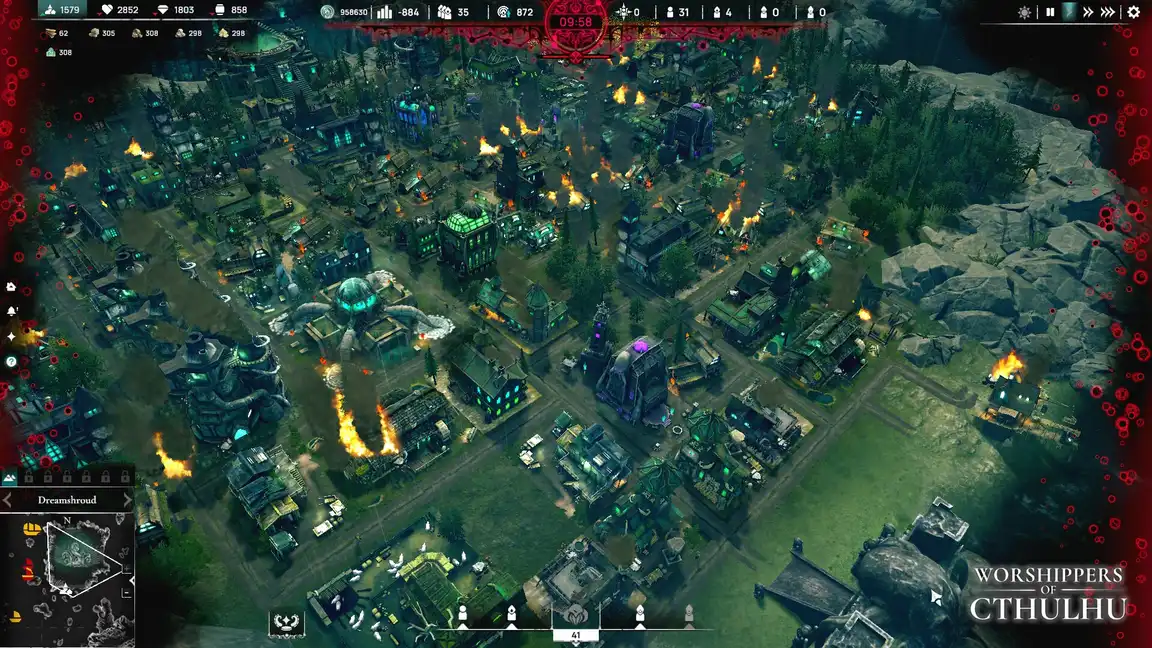Open the sparkle star icon in sidebar

coord(11,336)
